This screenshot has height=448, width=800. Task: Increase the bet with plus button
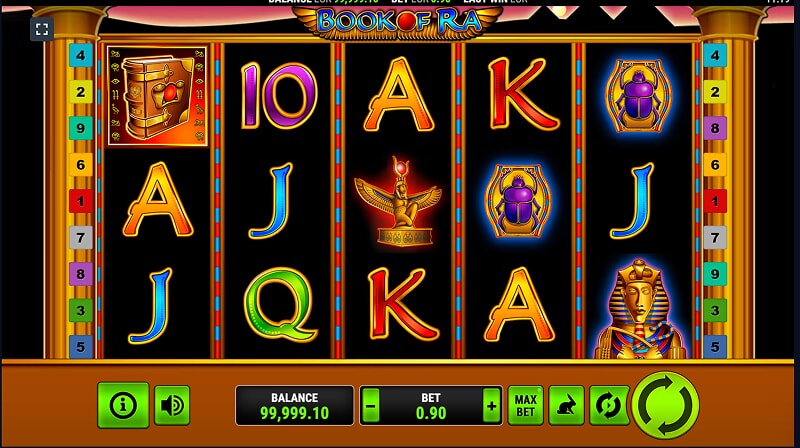pos(490,406)
